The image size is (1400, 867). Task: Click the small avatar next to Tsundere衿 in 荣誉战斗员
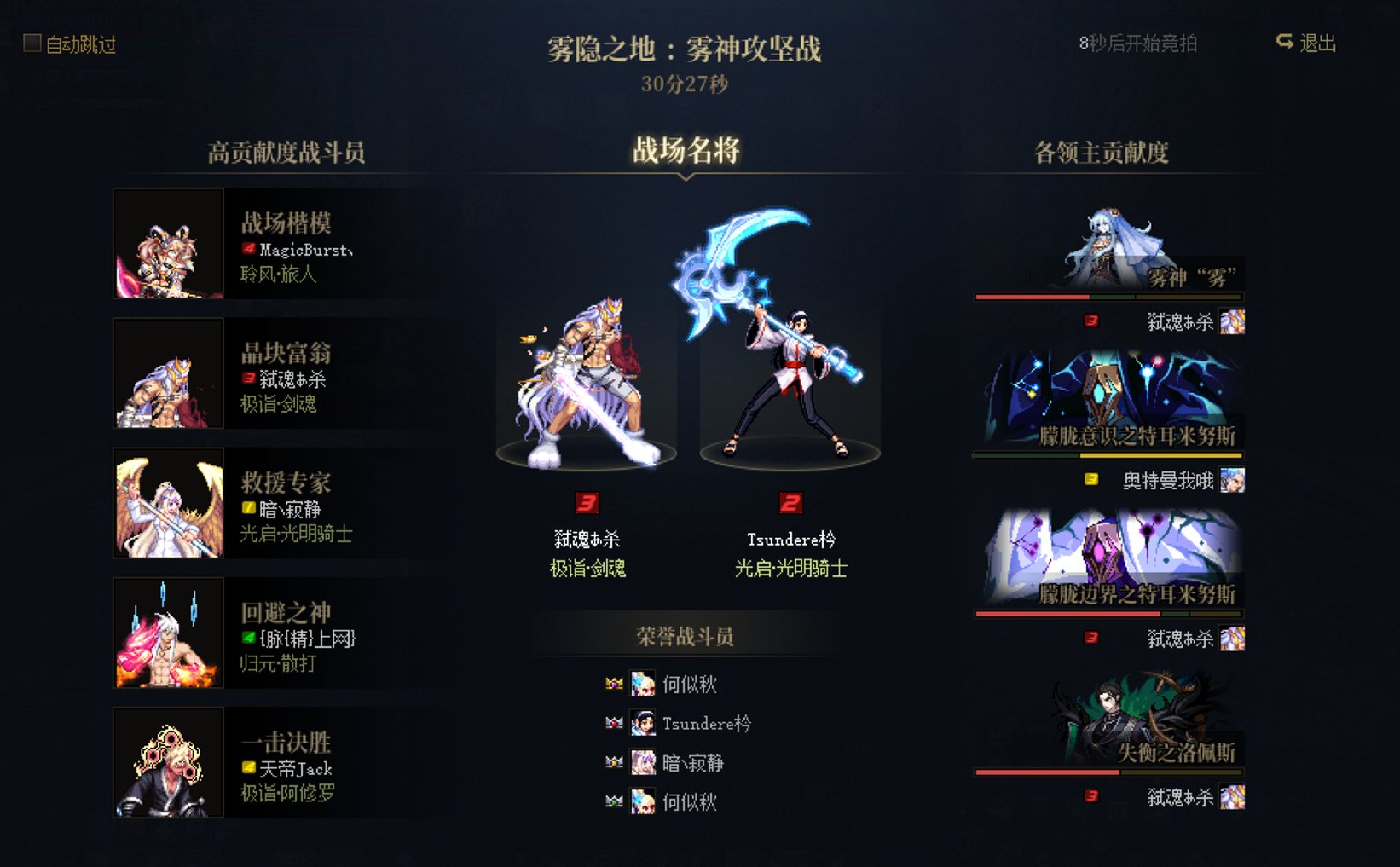click(x=641, y=724)
